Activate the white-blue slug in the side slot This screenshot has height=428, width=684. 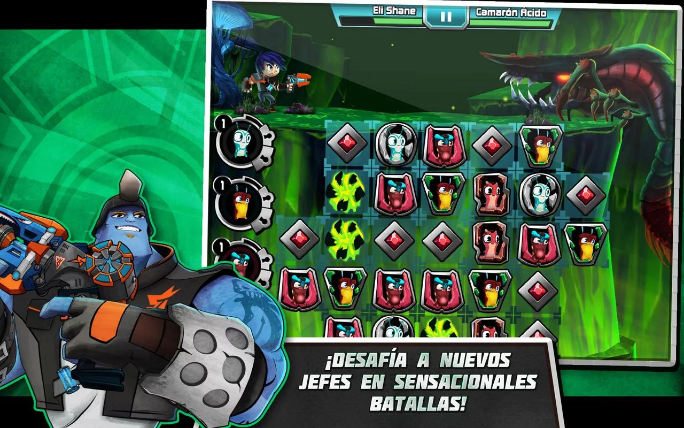(x=242, y=145)
